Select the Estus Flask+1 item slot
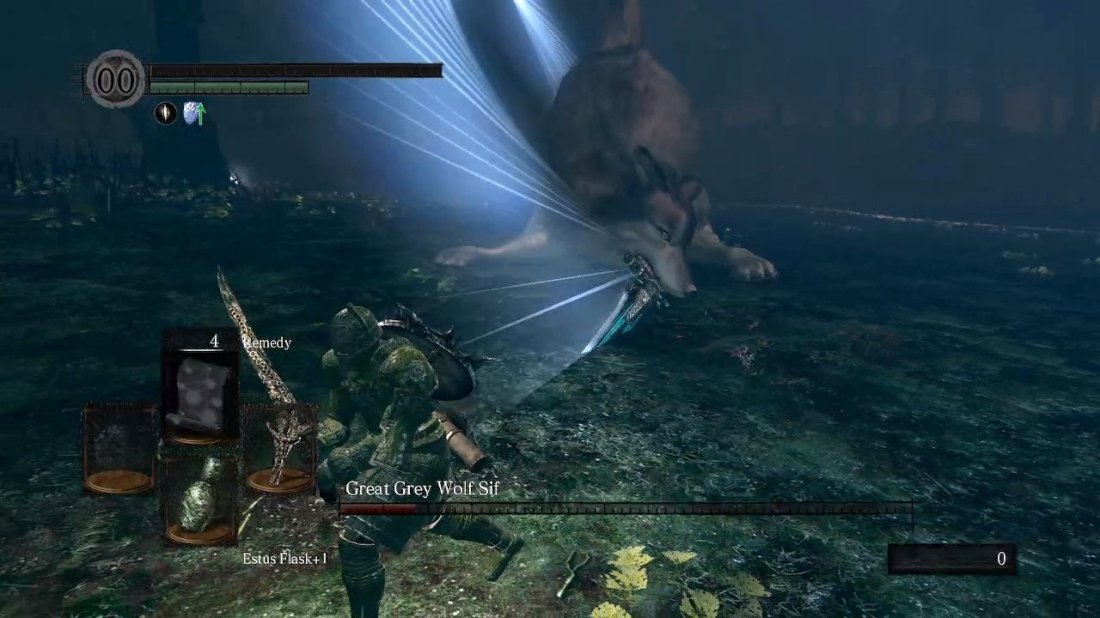Screen dimensions: 1100x618 [x=200, y=500]
